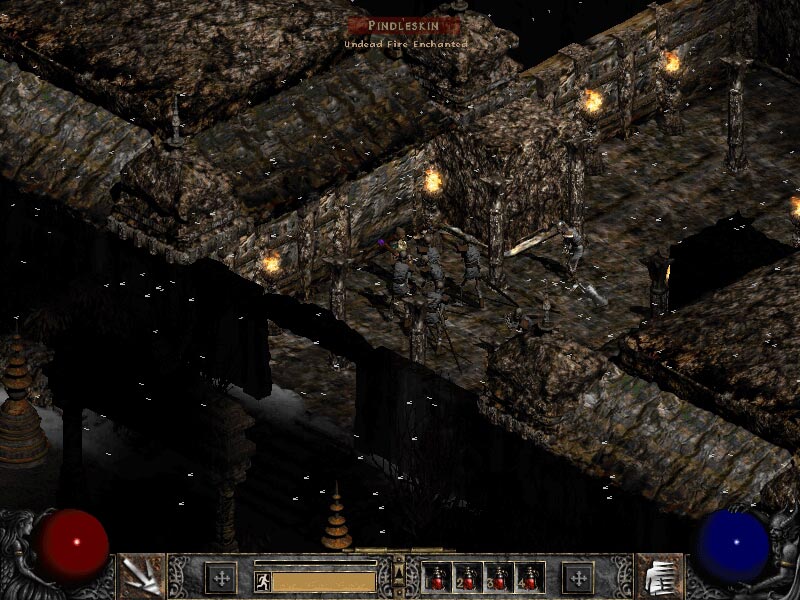The height and width of the screenshot is (600, 800).
Task: Open the mini panel arrow button
Action: 400,572
